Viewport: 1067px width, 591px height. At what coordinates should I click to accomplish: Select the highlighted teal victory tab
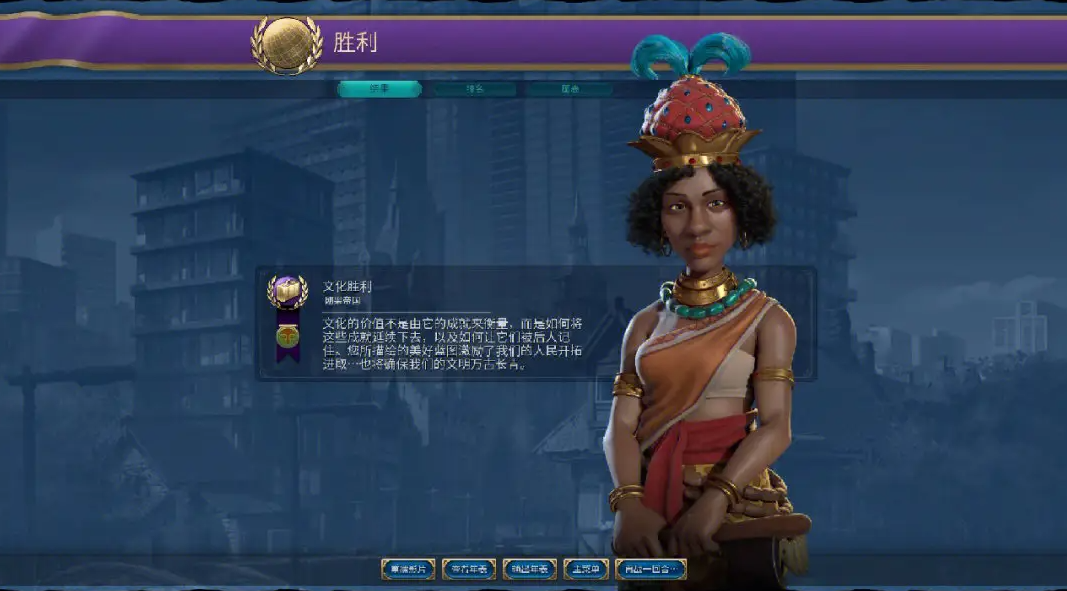(379, 89)
